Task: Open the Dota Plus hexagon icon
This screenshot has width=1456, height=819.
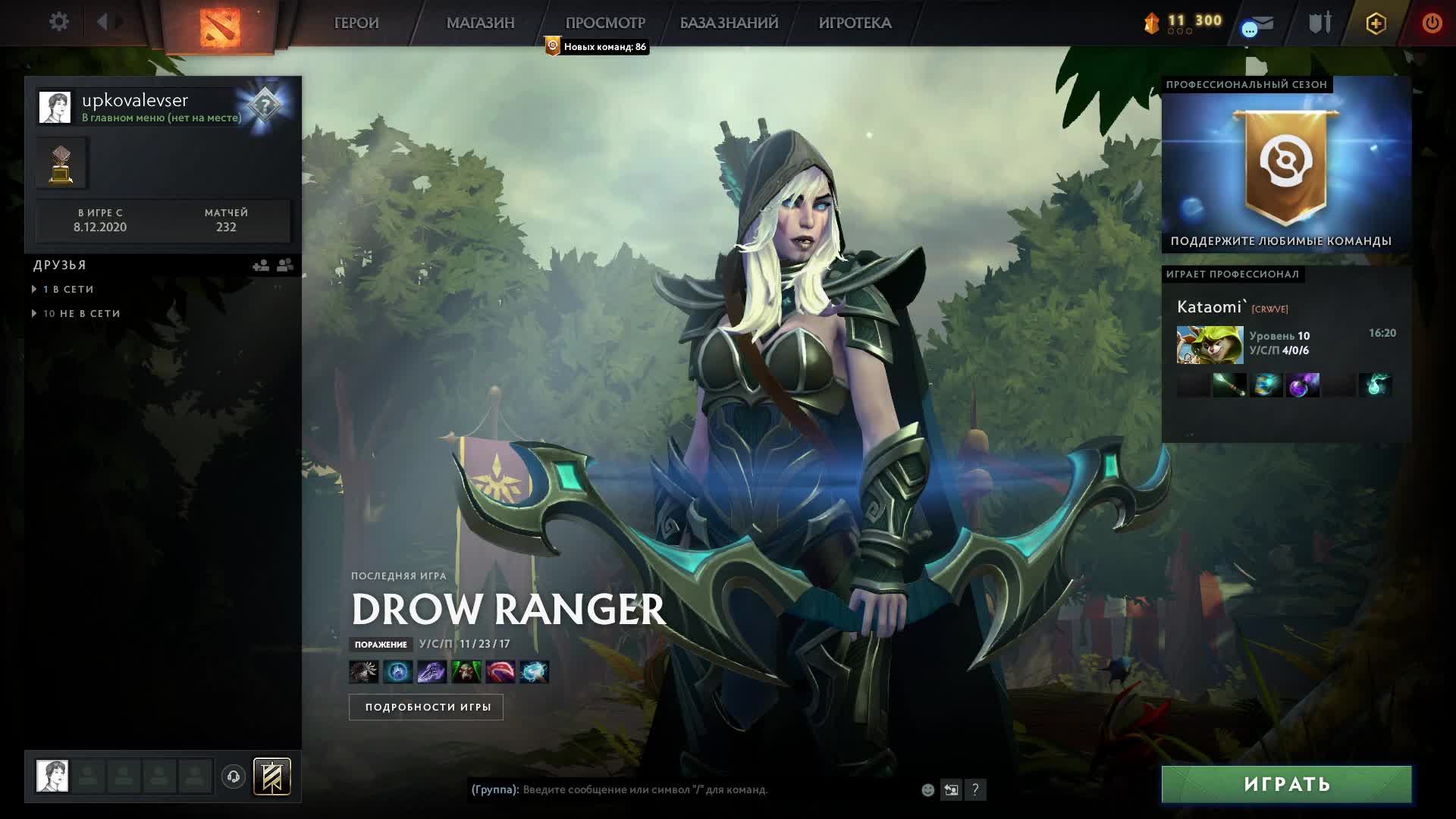Action: click(x=1376, y=24)
